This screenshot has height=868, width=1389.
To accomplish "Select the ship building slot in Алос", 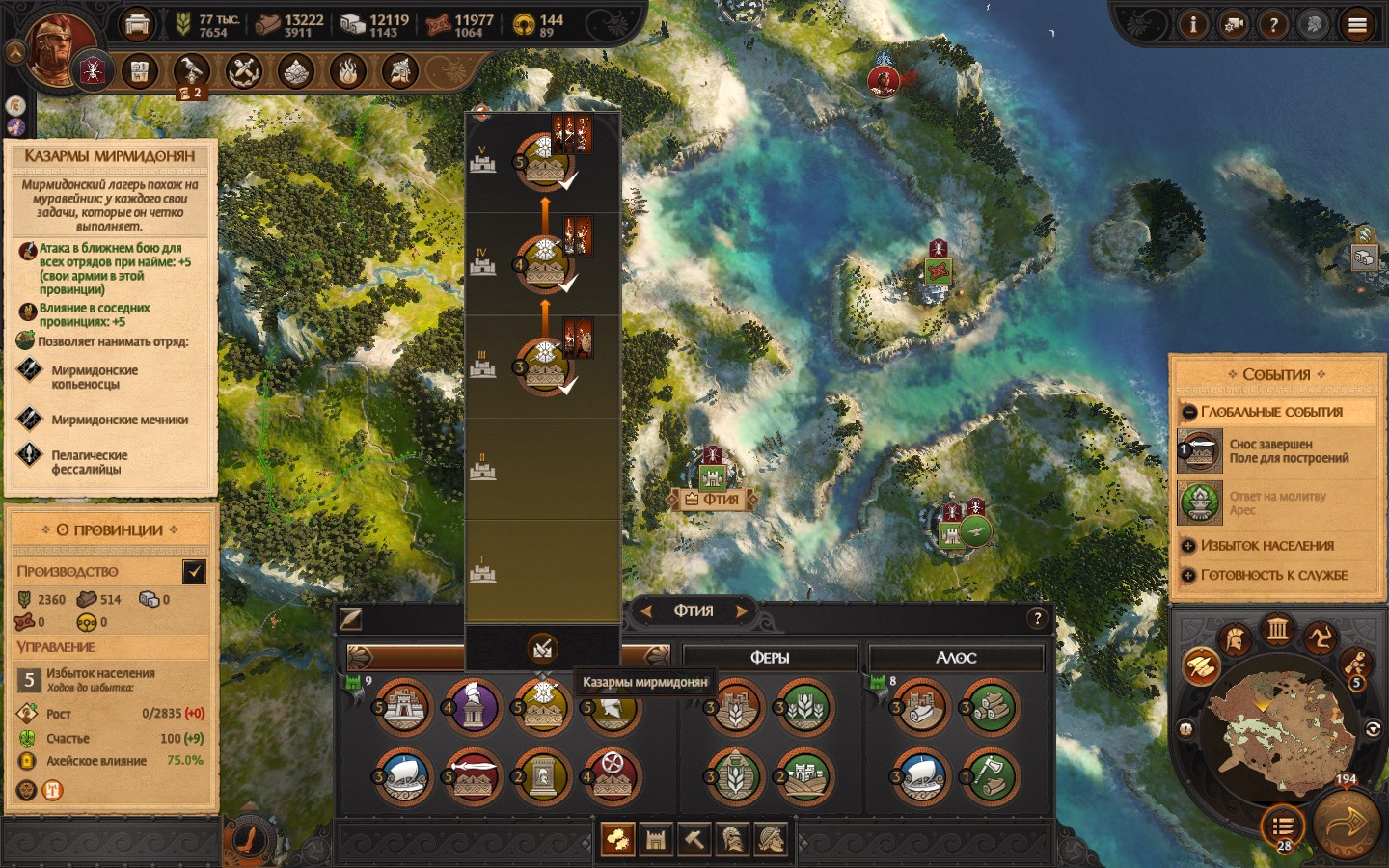I will coord(919,776).
